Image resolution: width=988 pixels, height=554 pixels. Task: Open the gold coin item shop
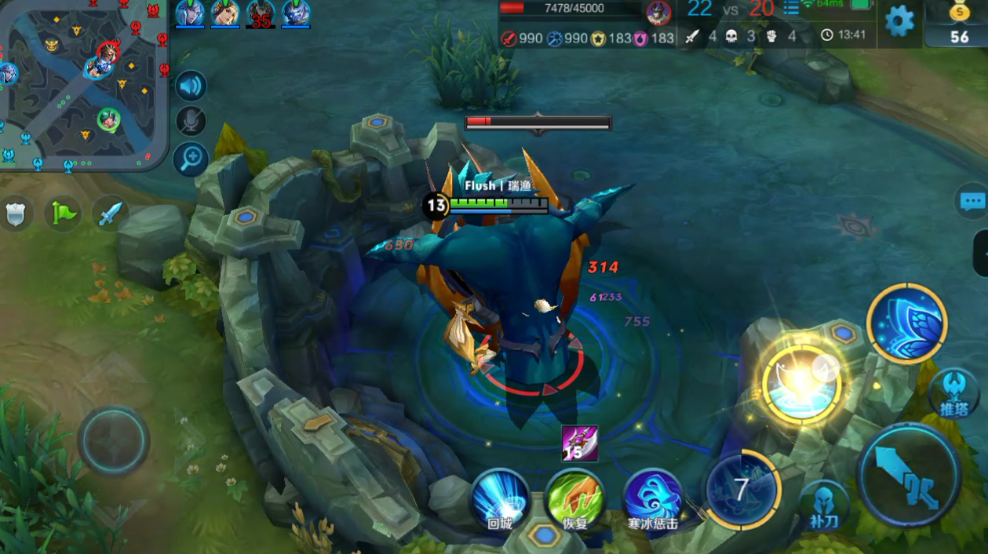coord(959,24)
